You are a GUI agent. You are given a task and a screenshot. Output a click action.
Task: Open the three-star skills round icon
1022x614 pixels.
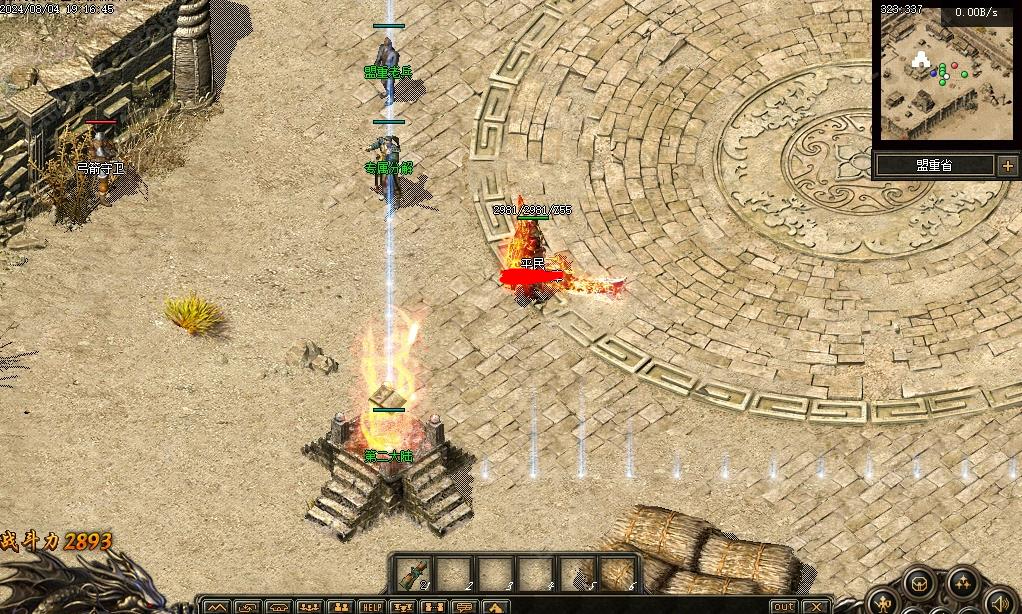[x=963, y=583]
